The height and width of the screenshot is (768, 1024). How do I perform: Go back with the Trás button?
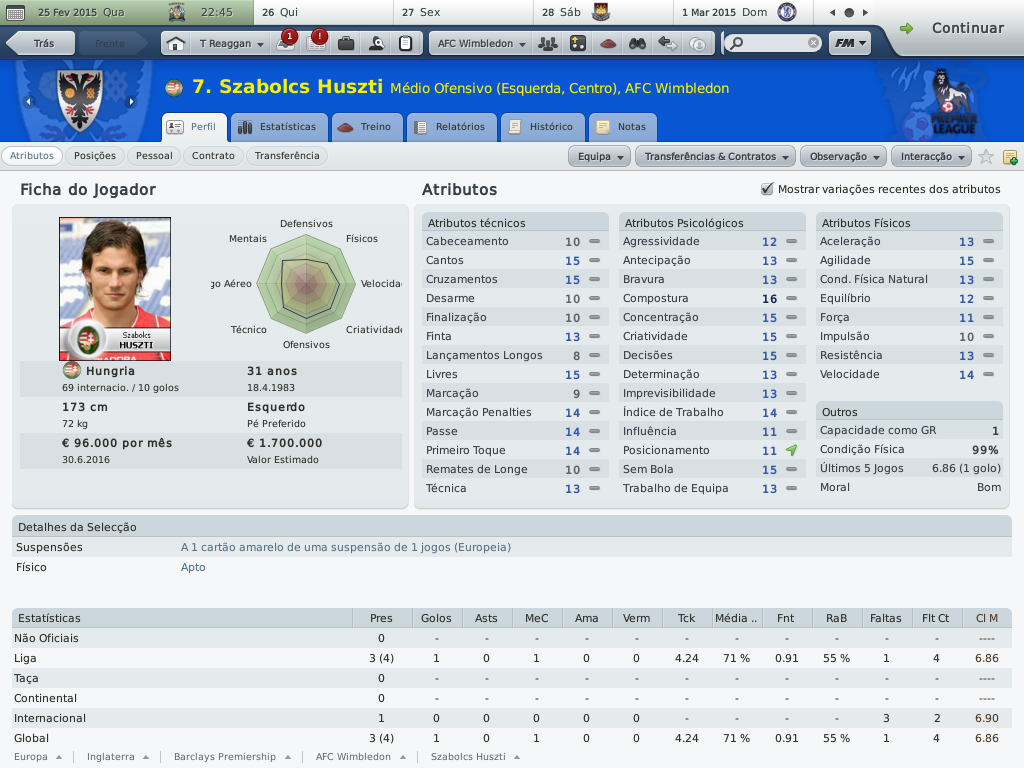(x=40, y=44)
